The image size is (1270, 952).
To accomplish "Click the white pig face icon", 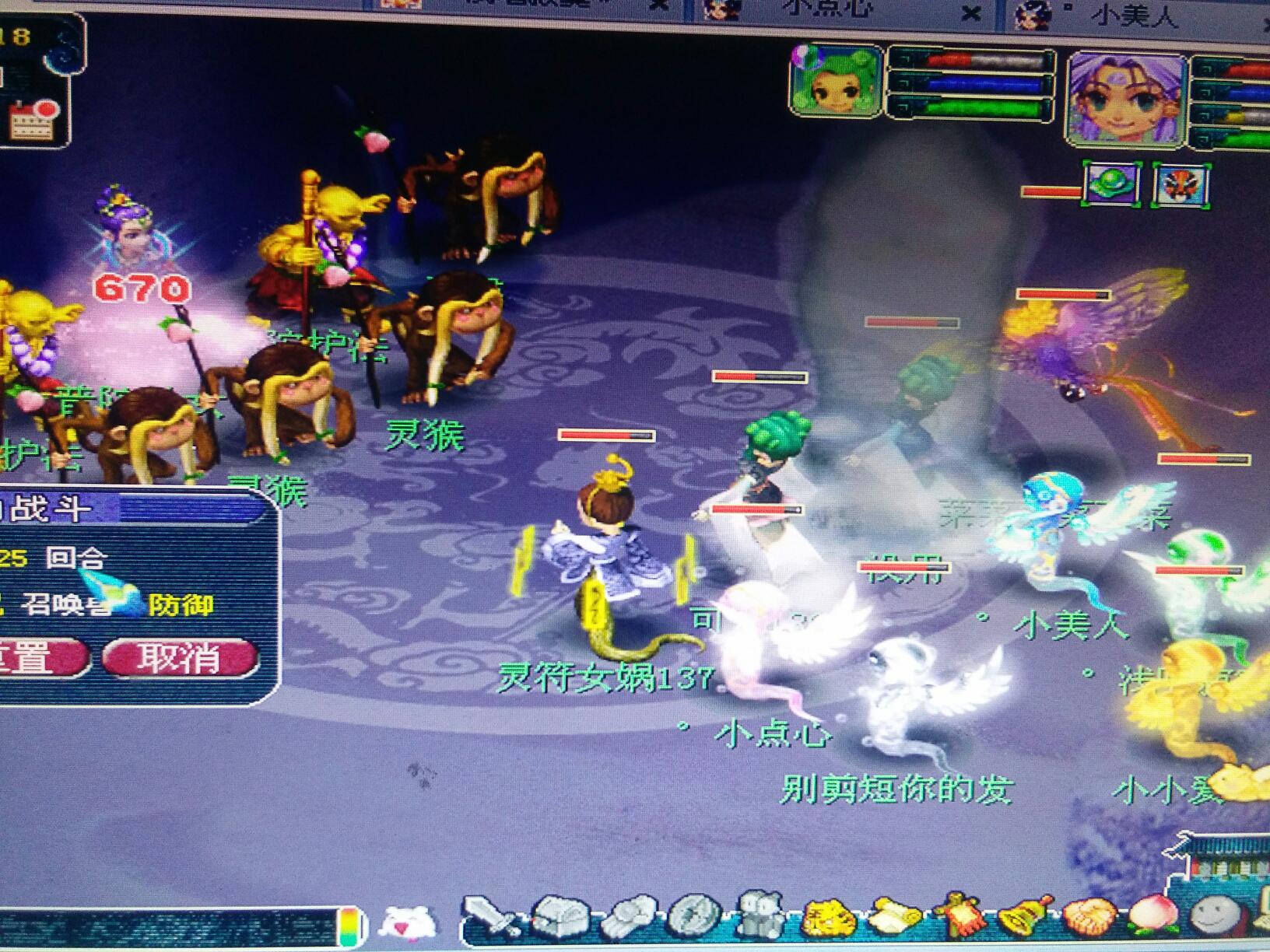I will coord(407,922).
